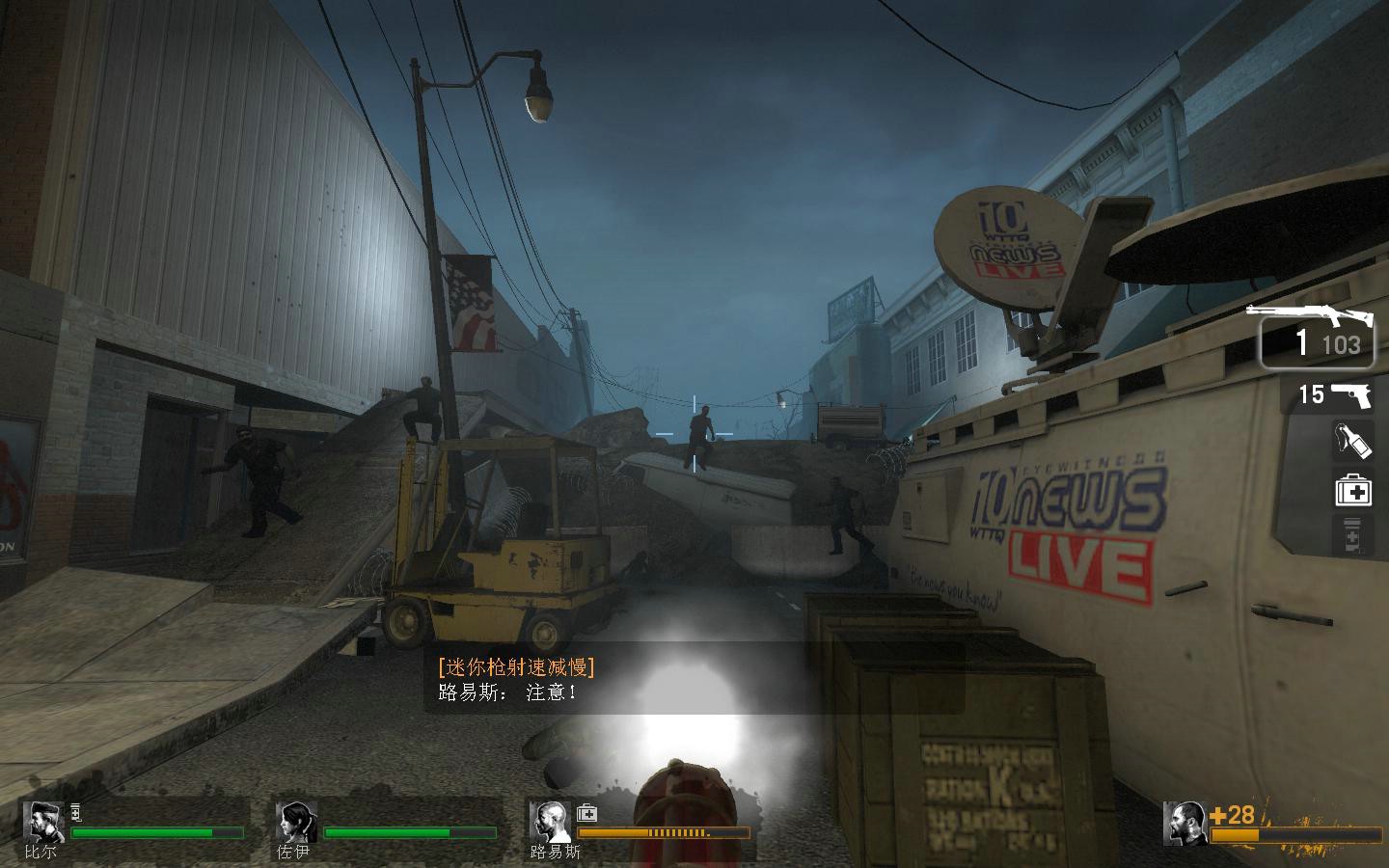The height and width of the screenshot is (868, 1389).
Task: Select teammate 佐伊's portrait
Action: [x=295, y=822]
